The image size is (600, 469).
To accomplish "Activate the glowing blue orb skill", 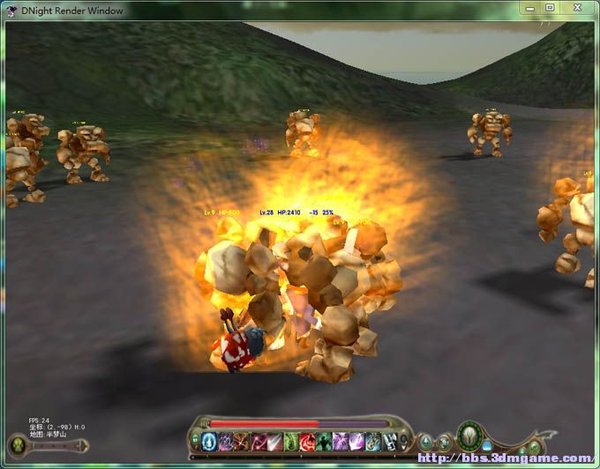I will coord(209,441).
